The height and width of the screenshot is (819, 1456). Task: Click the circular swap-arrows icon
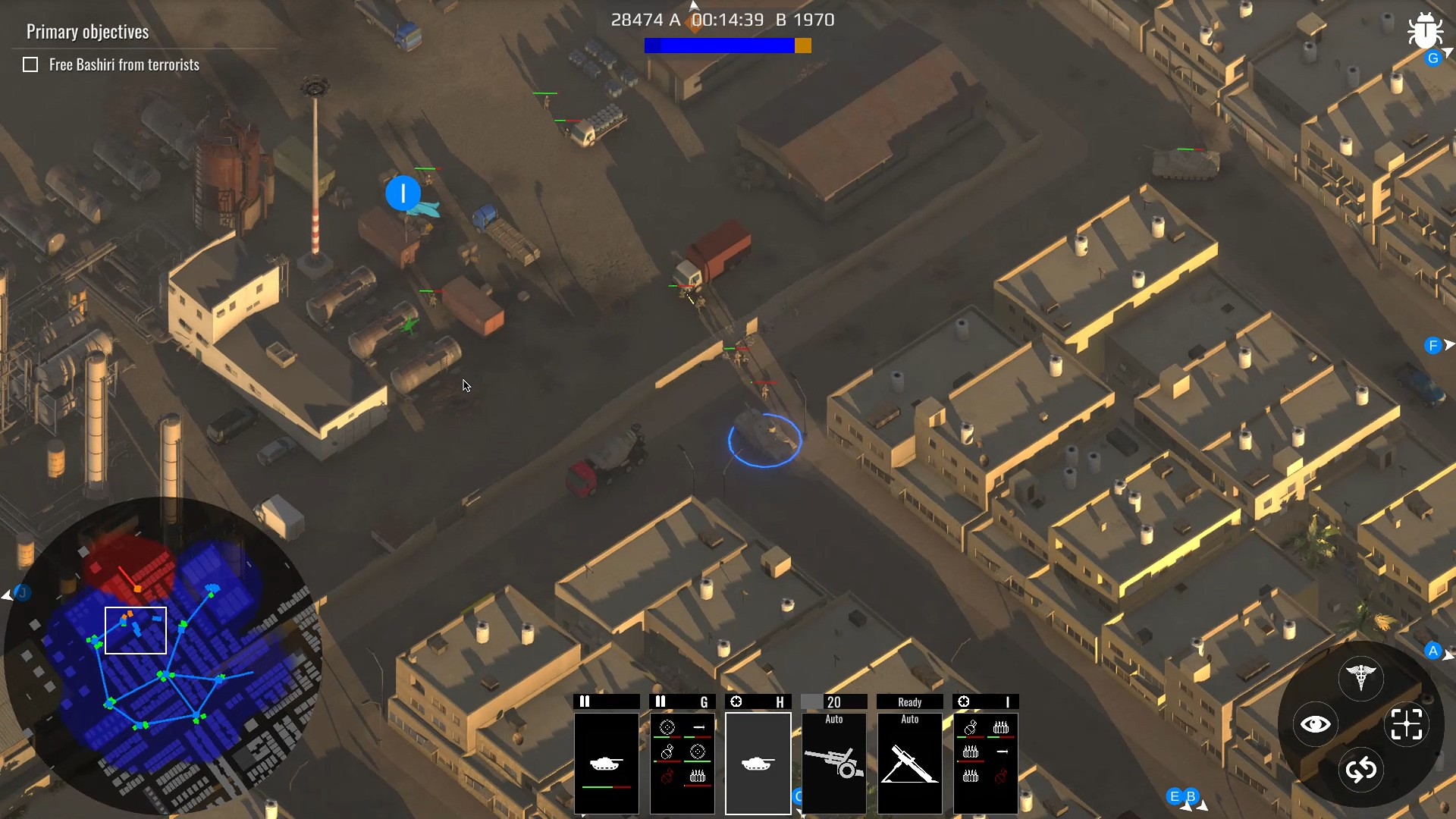[1363, 770]
